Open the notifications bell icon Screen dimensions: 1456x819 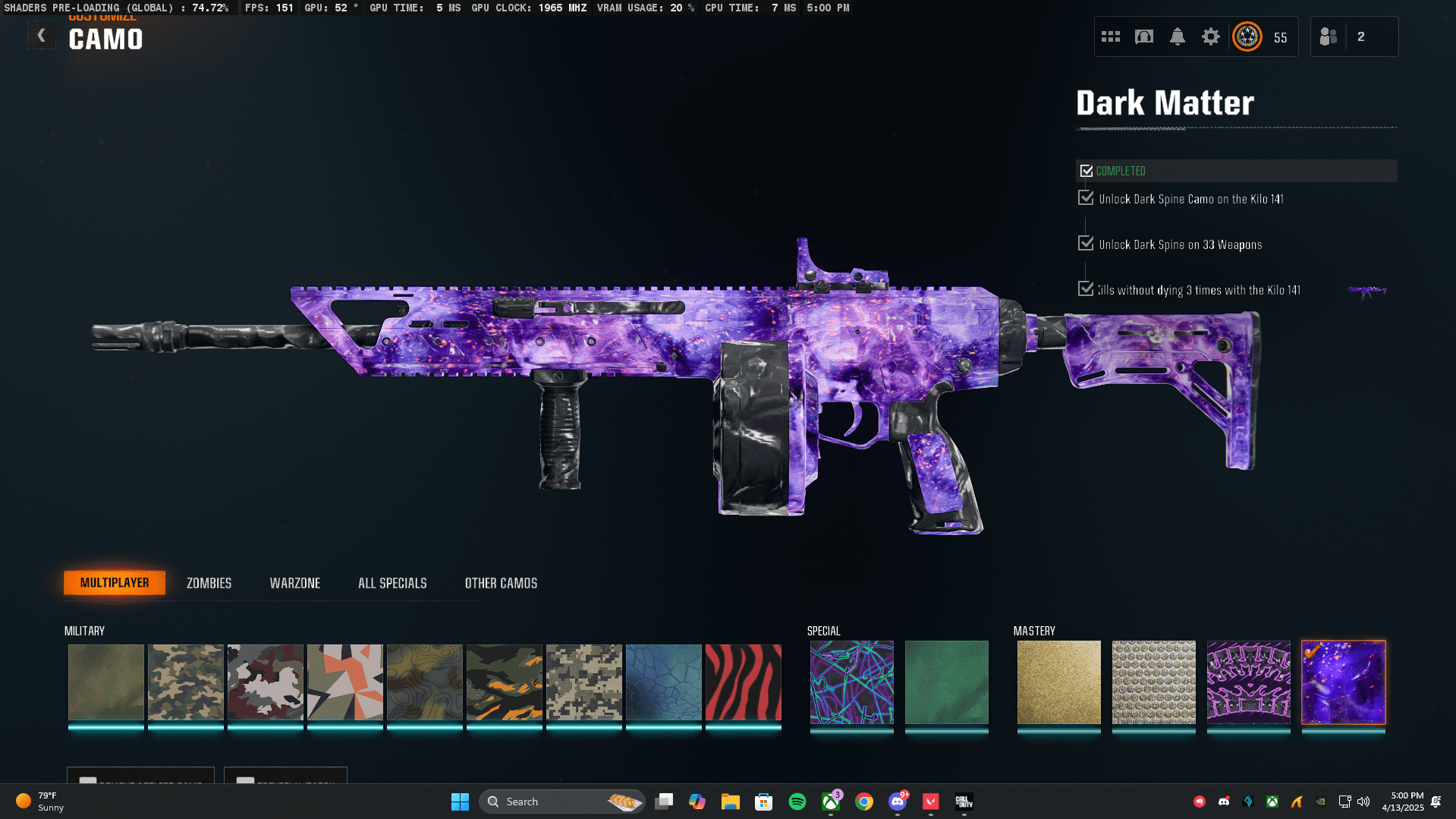click(x=1177, y=36)
